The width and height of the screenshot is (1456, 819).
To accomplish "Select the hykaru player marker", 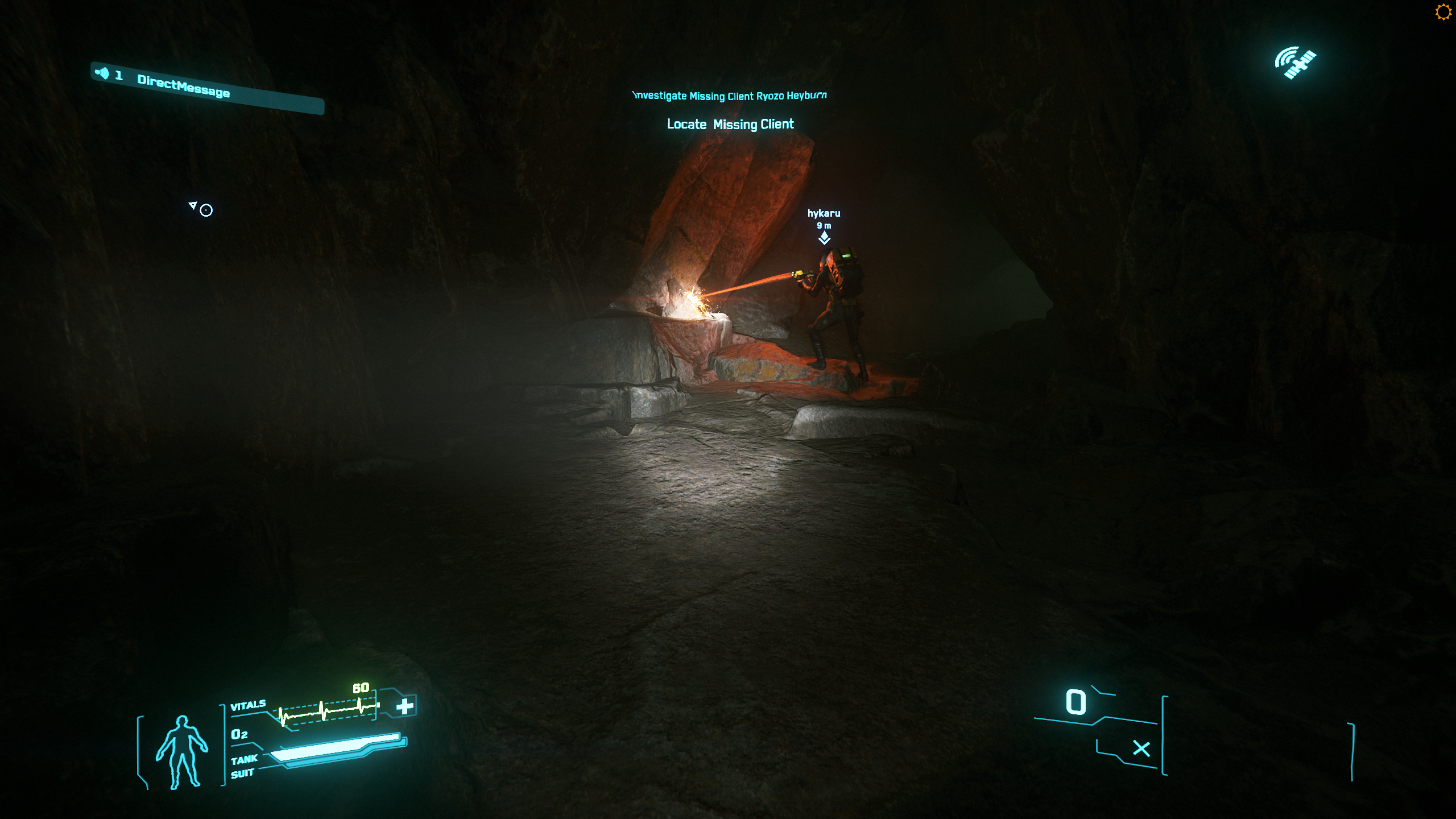I will click(x=824, y=238).
